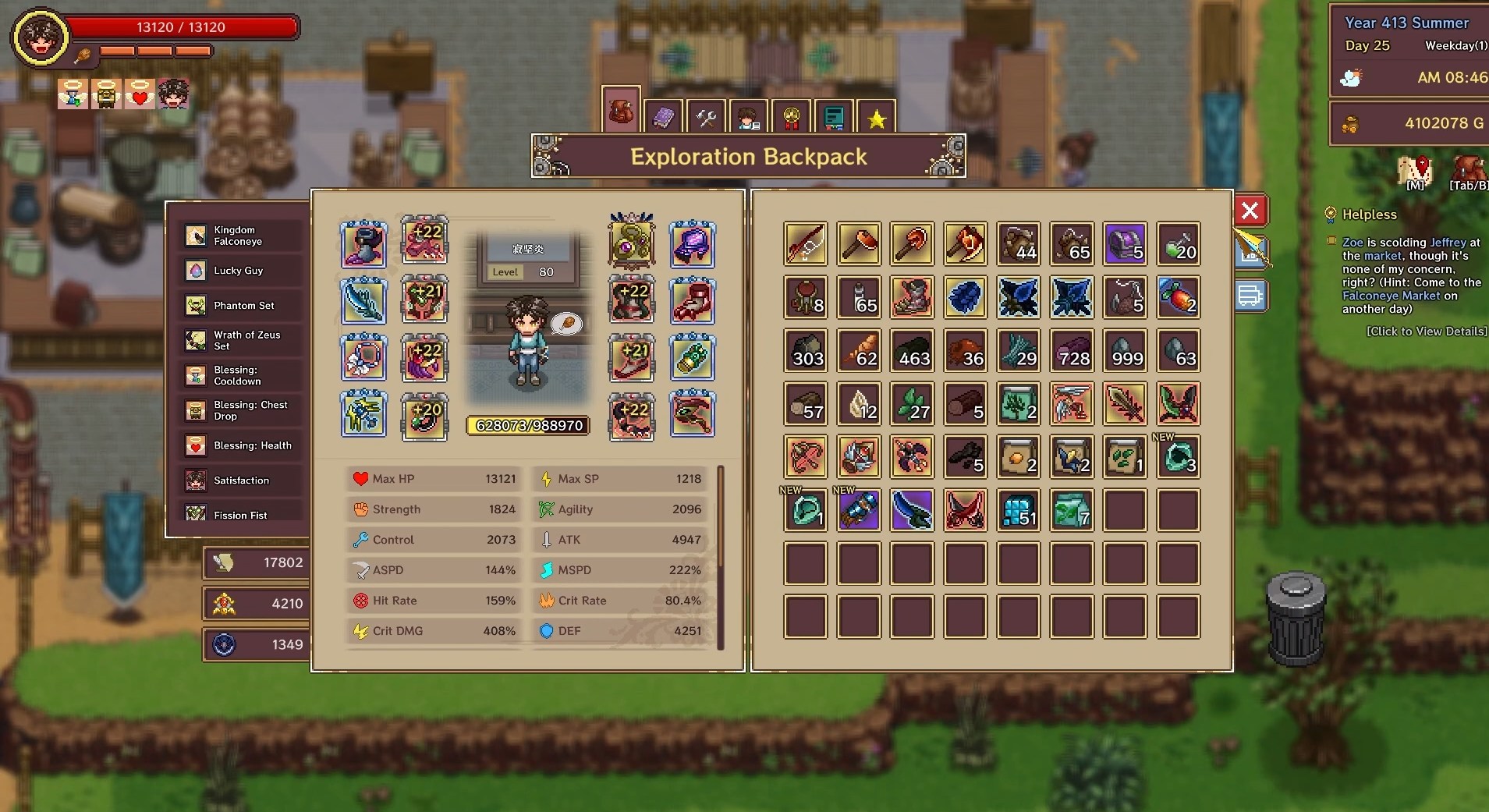Select the gold star tab
Screen dimensions: 1489x812
click(876, 119)
